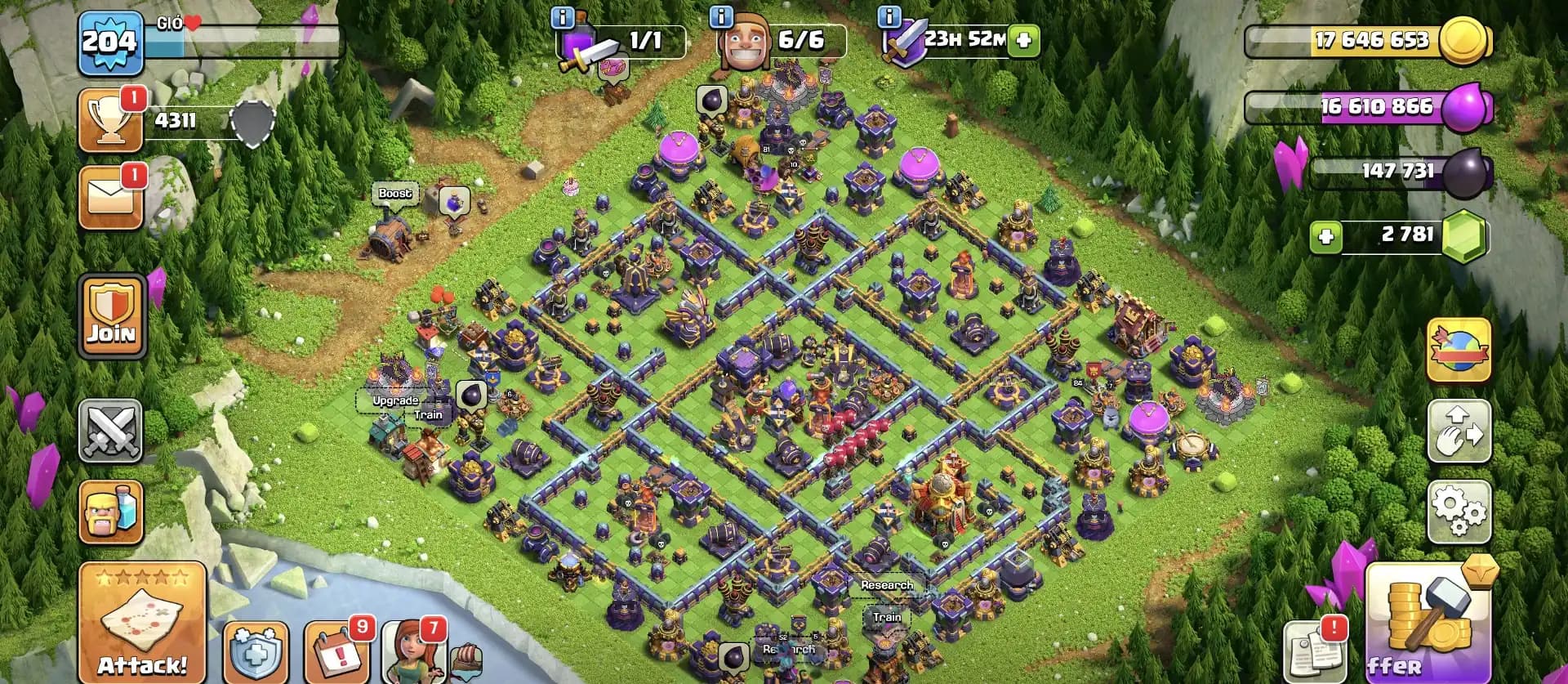Open Versus Battle via crossed swords icon
Viewport: 1568px width, 684px height.
pos(112,433)
